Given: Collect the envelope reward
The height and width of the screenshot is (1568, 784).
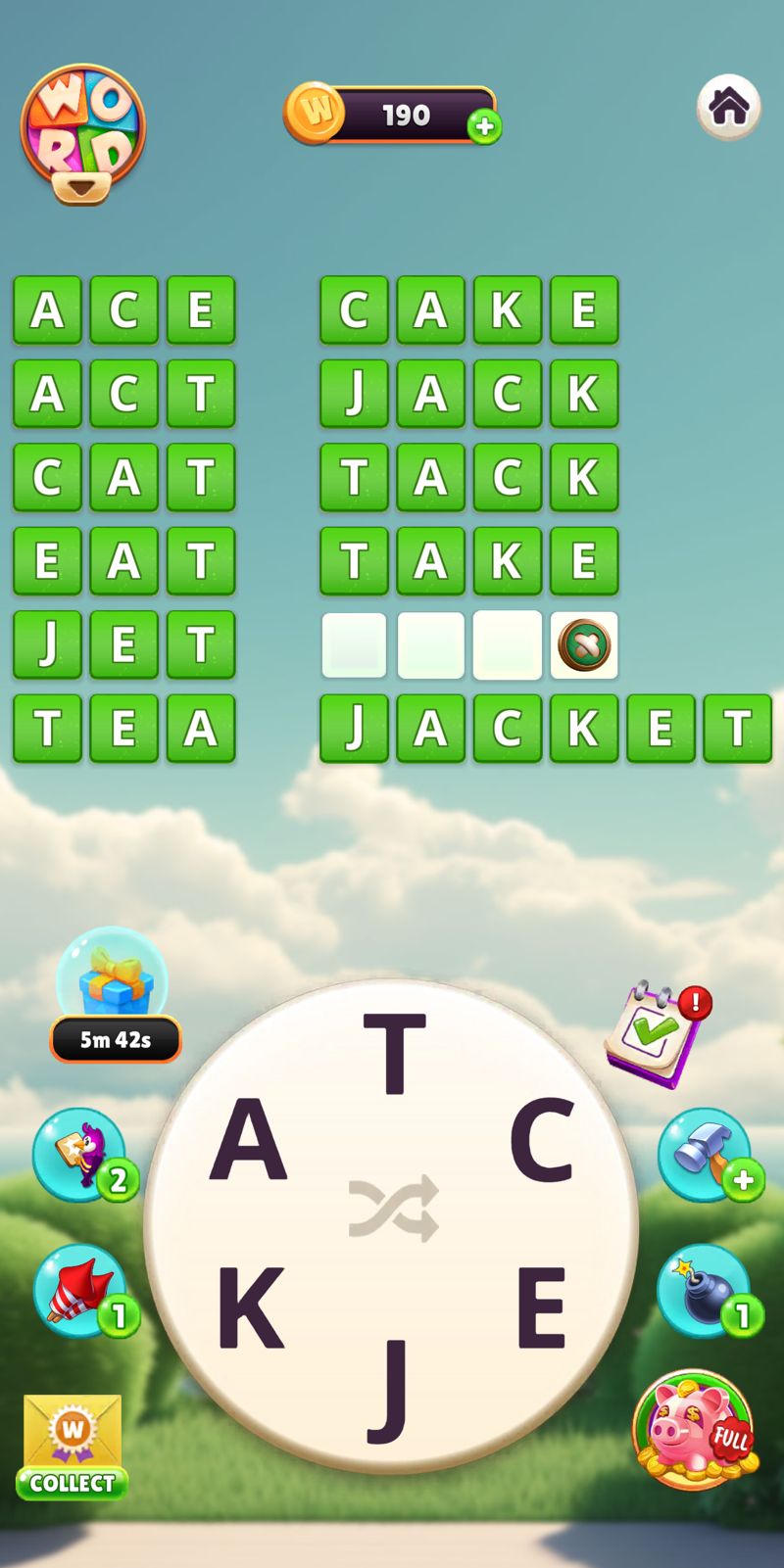Looking at the screenshot, I should click(x=73, y=1448).
